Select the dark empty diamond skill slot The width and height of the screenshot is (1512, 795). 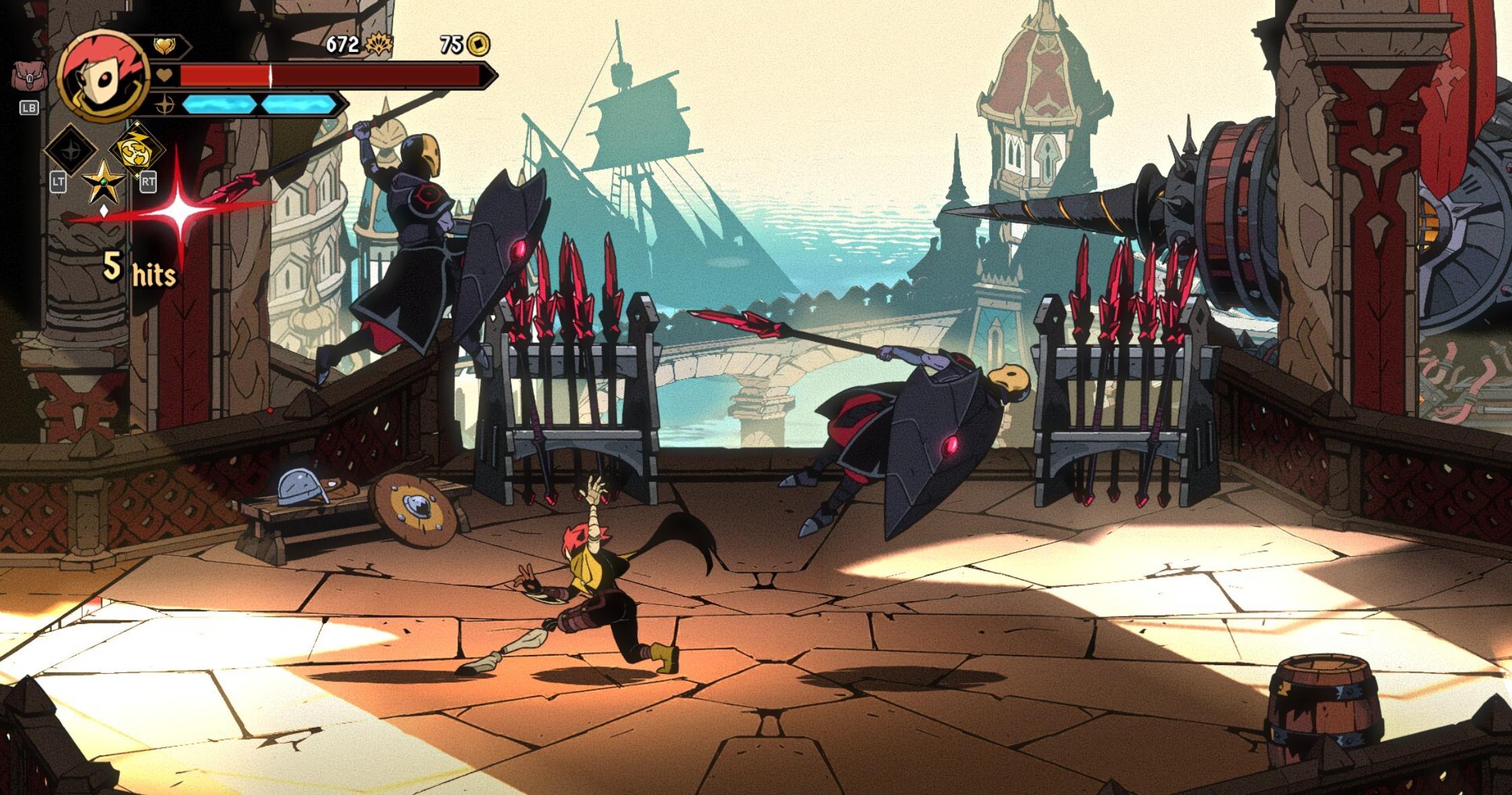point(71,150)
